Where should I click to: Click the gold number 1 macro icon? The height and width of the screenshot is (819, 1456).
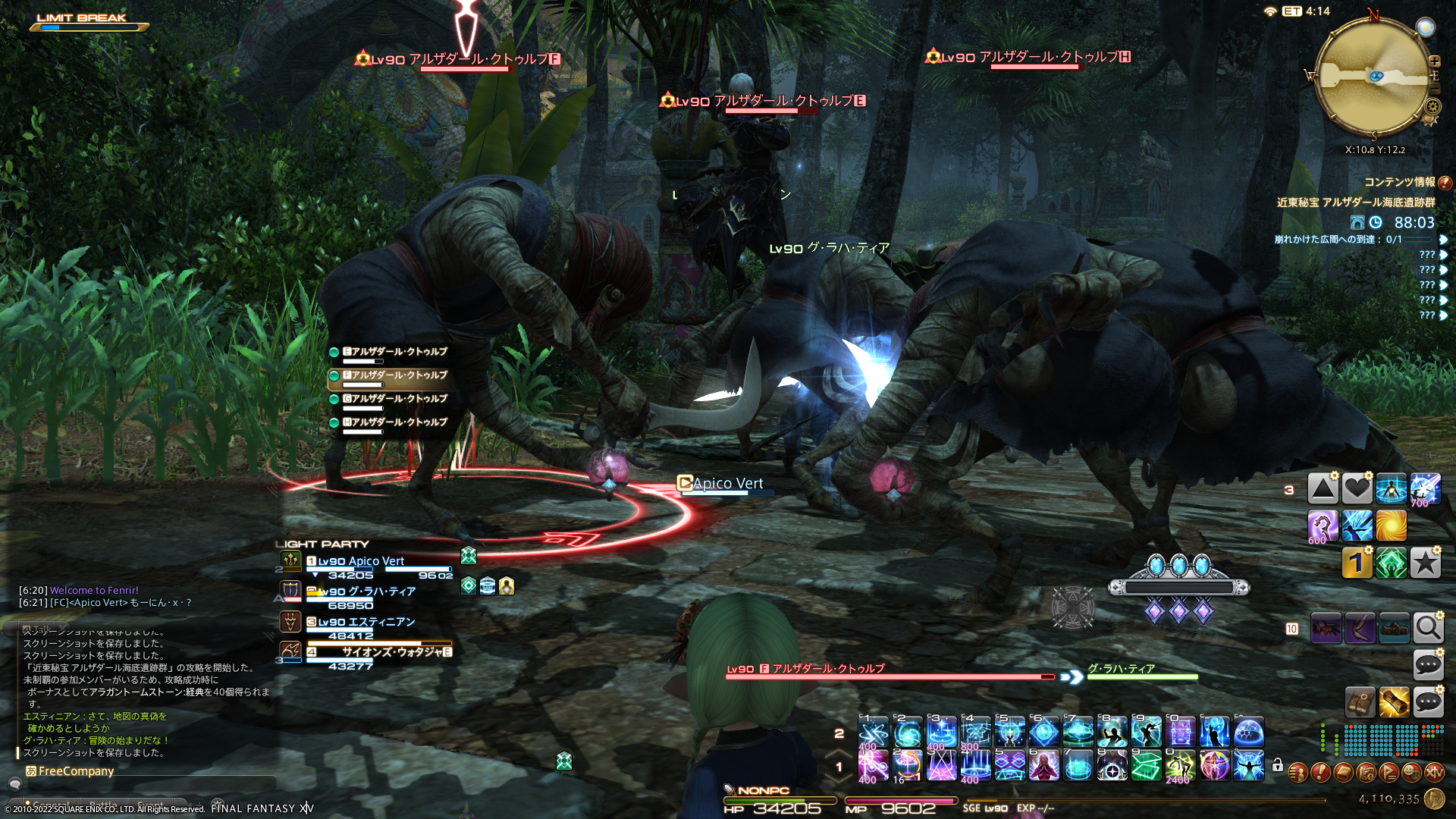[x=1357, y=563]
